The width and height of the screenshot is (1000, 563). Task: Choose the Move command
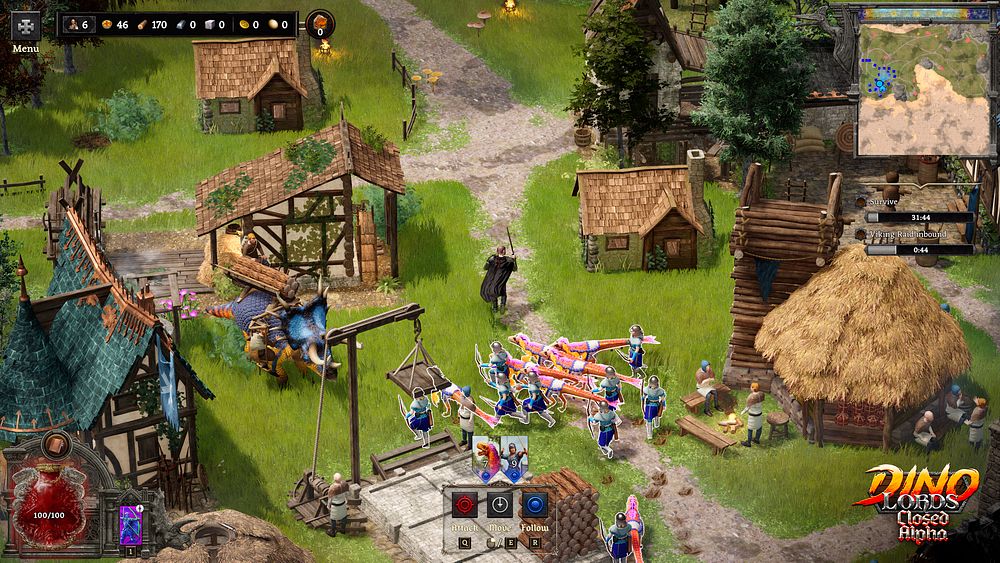[500, 504]
